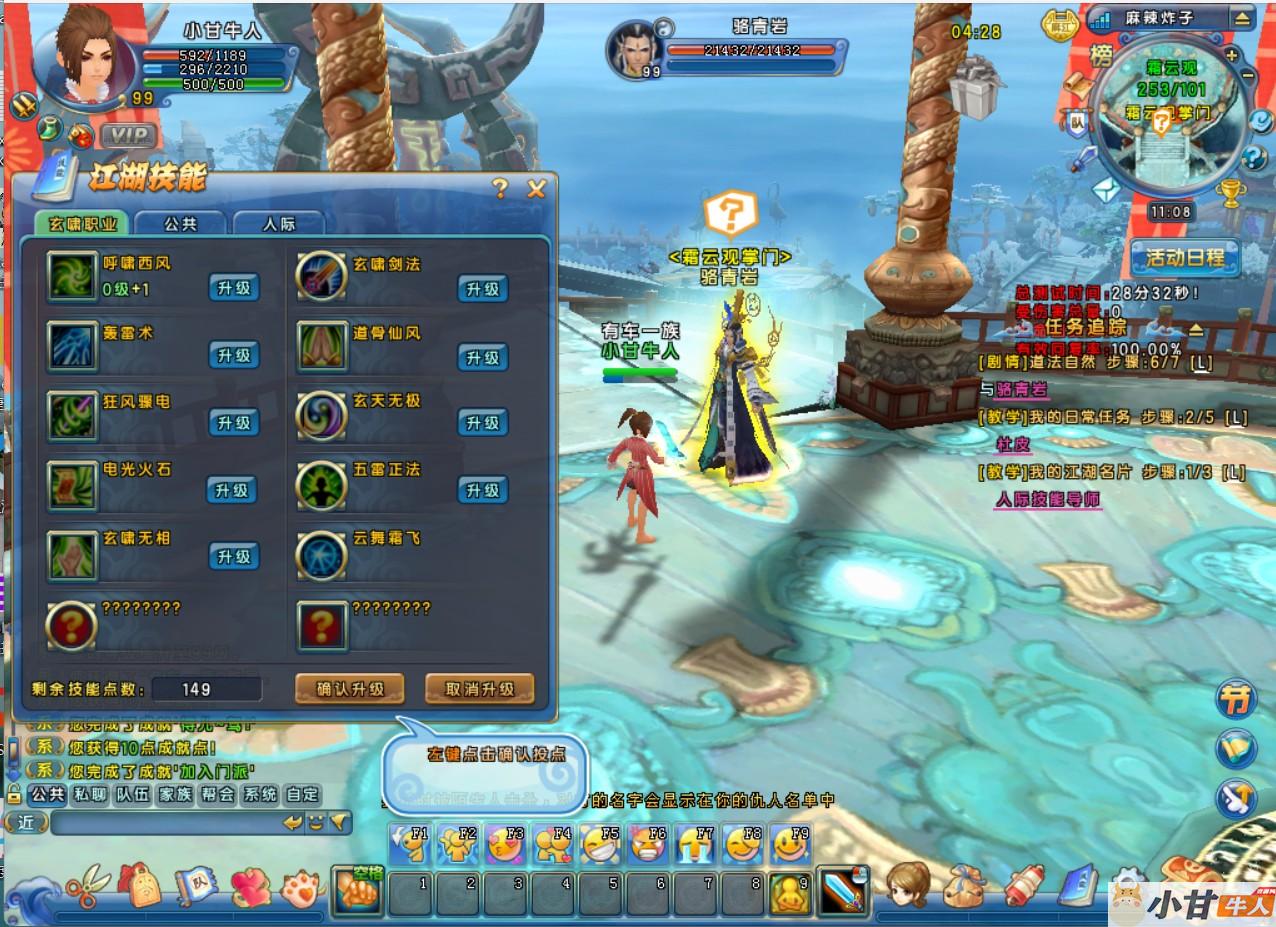Select the 系统 chat channel tab
This screenshot has height=927, width=1276.
[260, 795]
